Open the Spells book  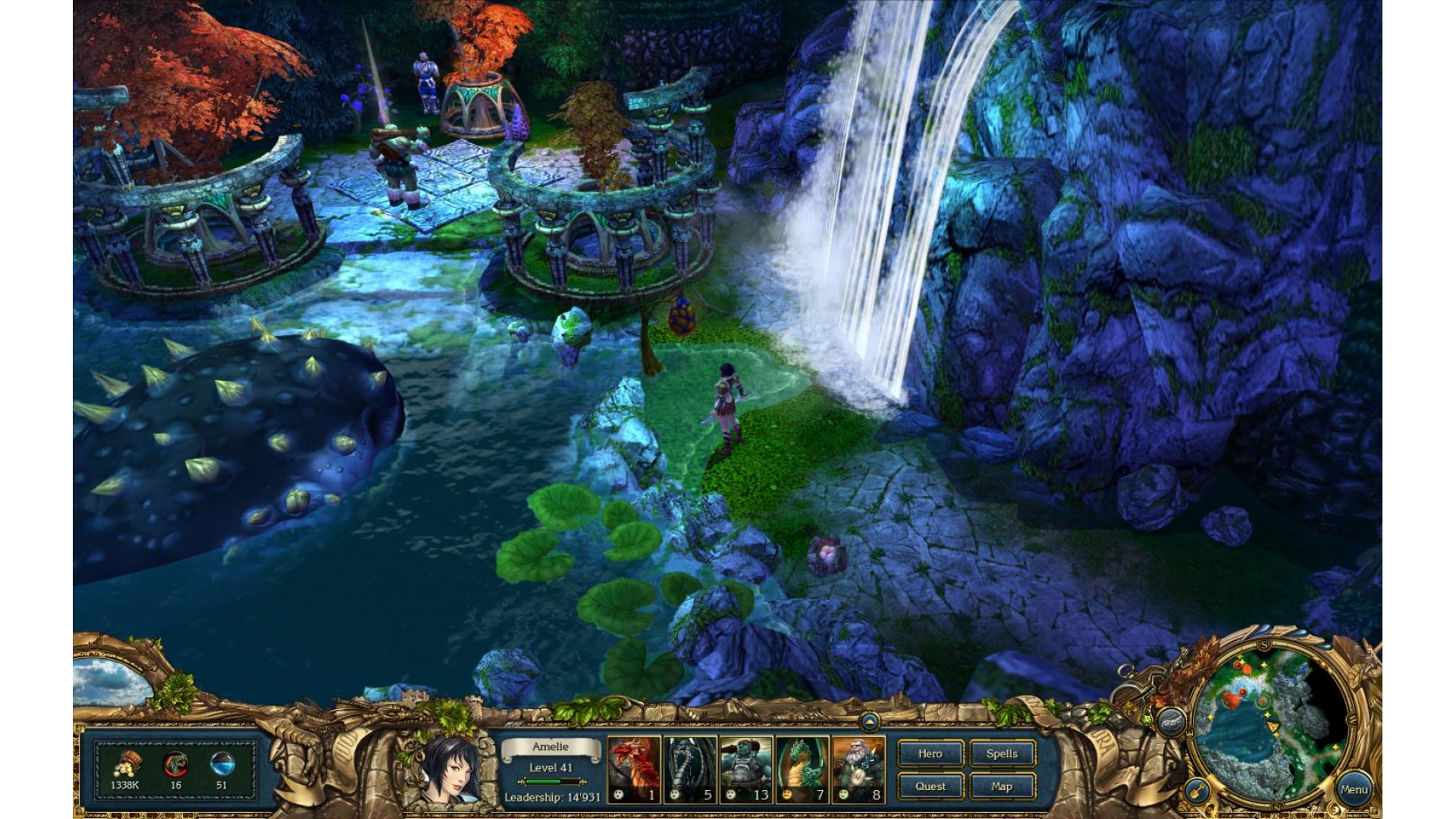(x=1002, y=754)
